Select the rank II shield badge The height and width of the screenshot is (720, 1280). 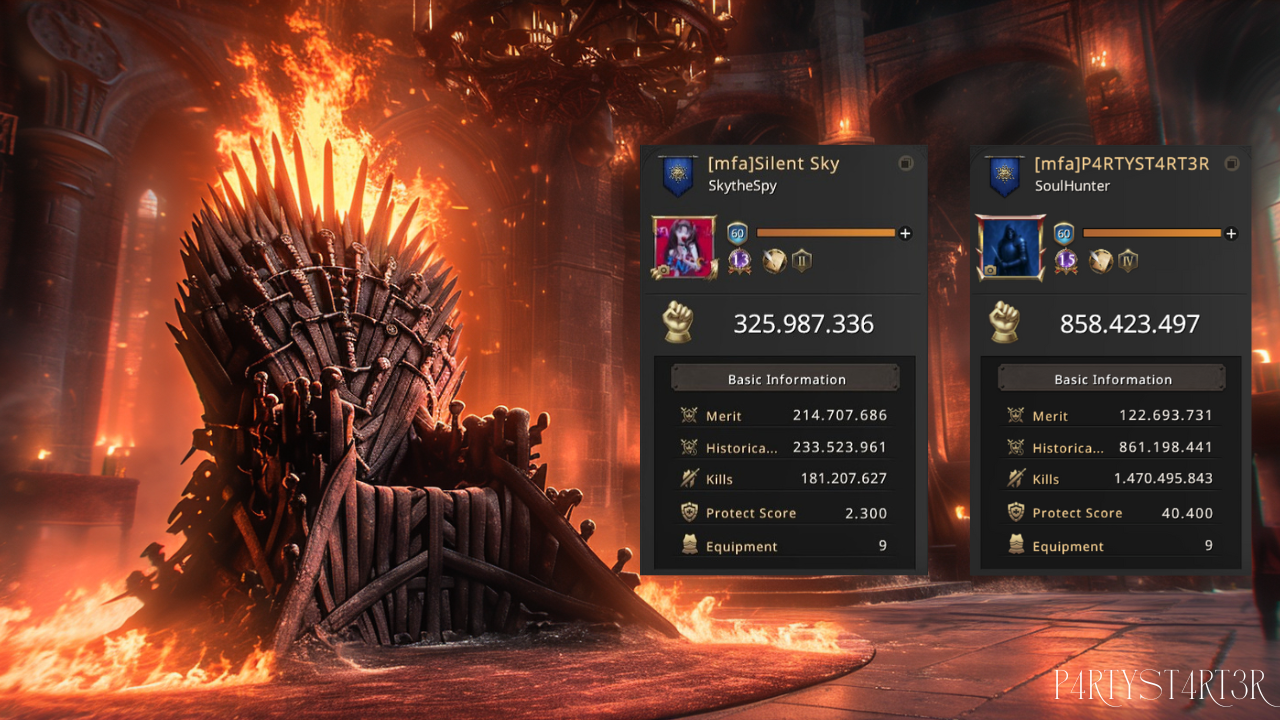801,262
